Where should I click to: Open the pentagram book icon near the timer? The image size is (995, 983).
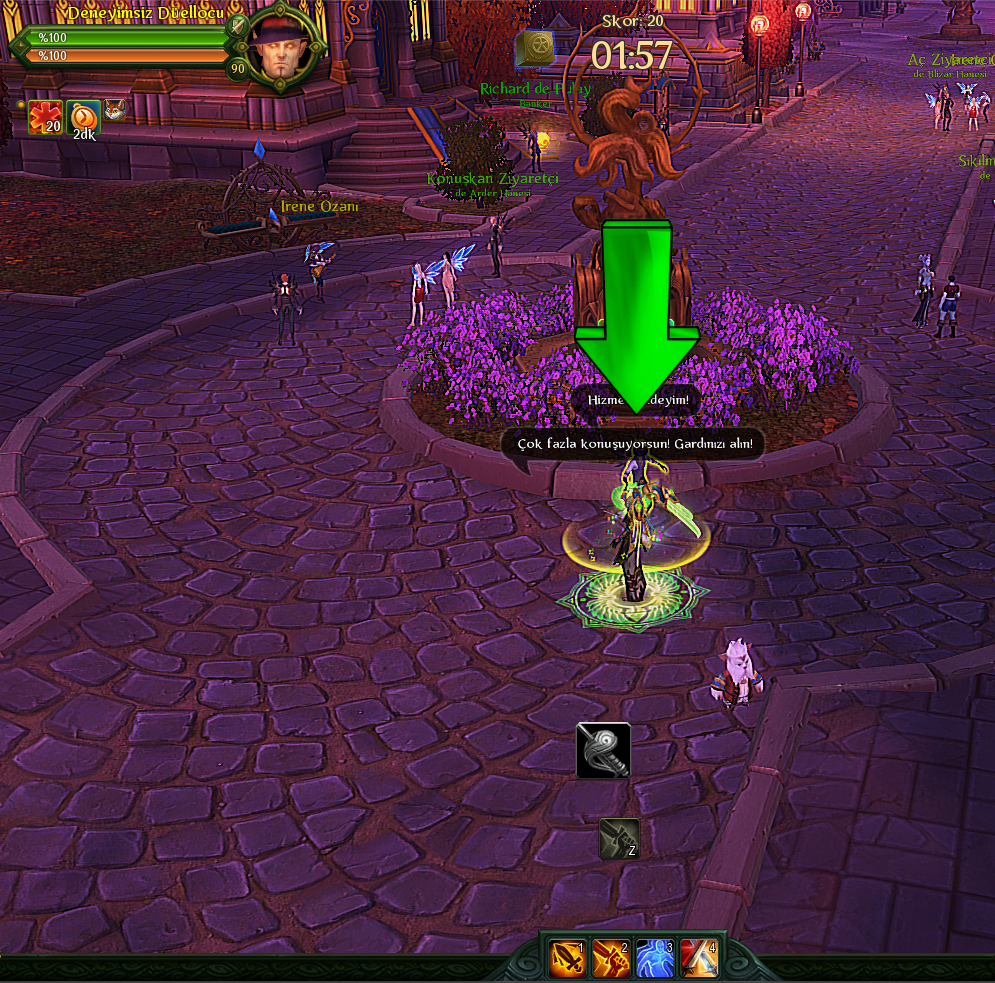(534, 49)
